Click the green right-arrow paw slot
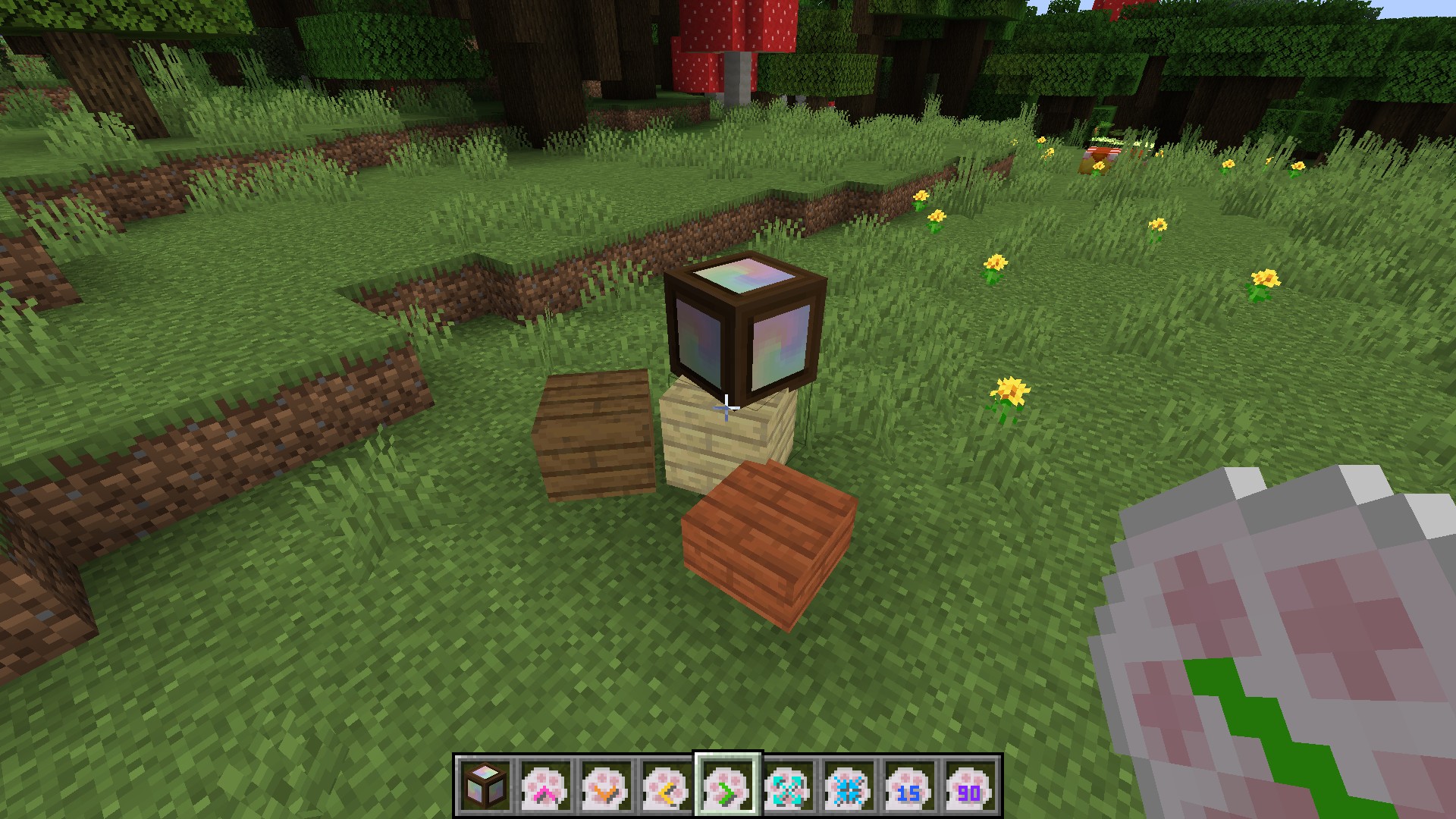This screenshot has width=1456, height=819. (728, 785)
